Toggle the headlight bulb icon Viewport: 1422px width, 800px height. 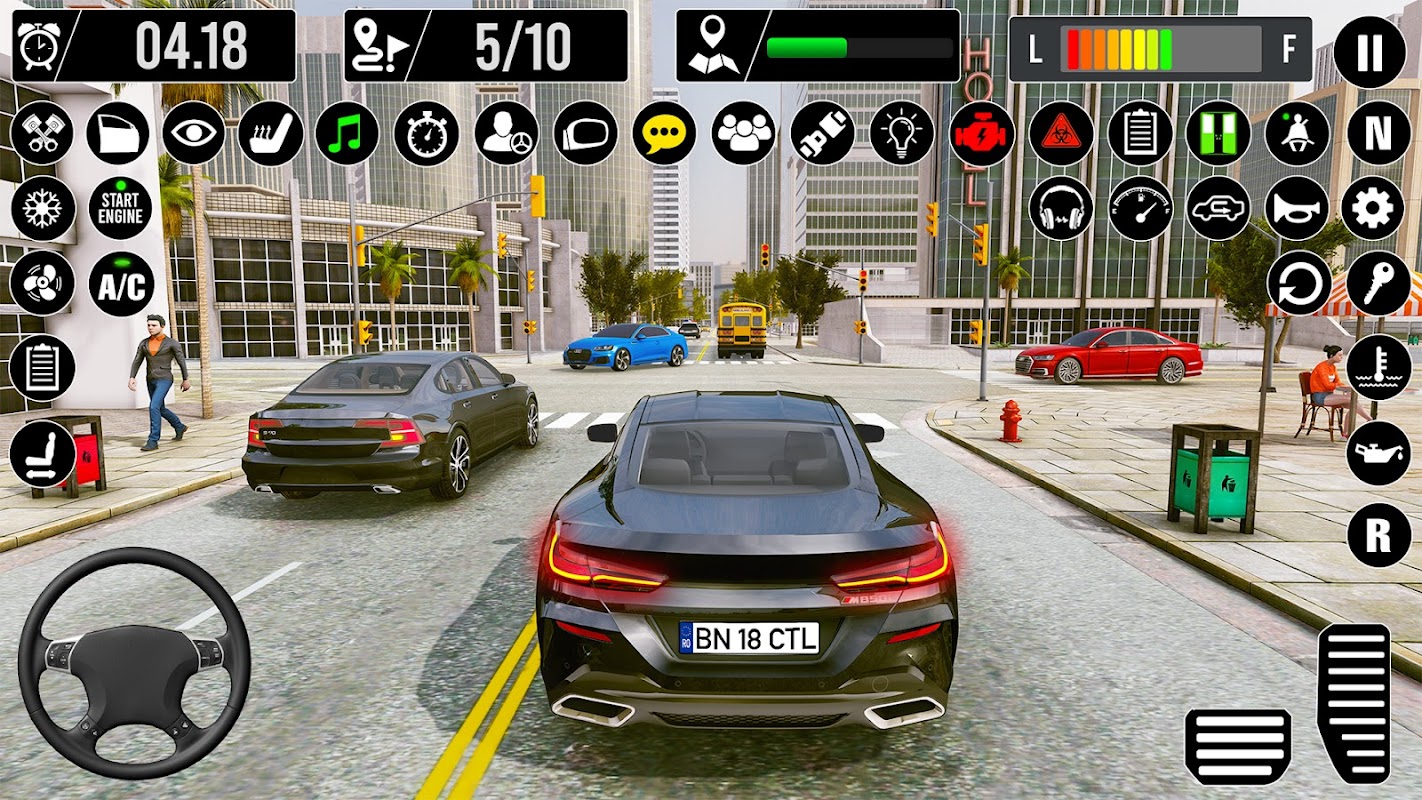click(x=901, y=133)
